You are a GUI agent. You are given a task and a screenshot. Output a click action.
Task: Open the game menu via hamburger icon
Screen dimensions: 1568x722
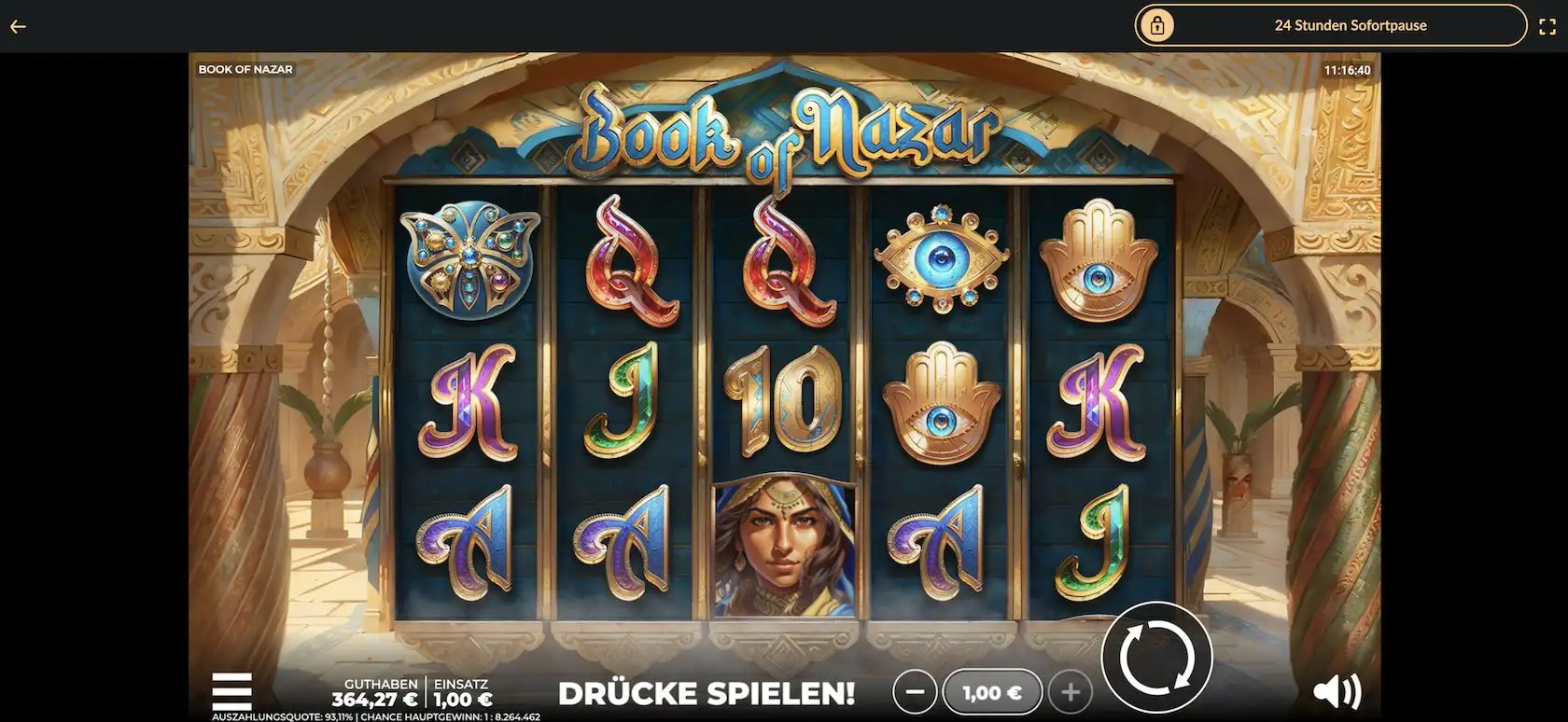pos(231,692)
